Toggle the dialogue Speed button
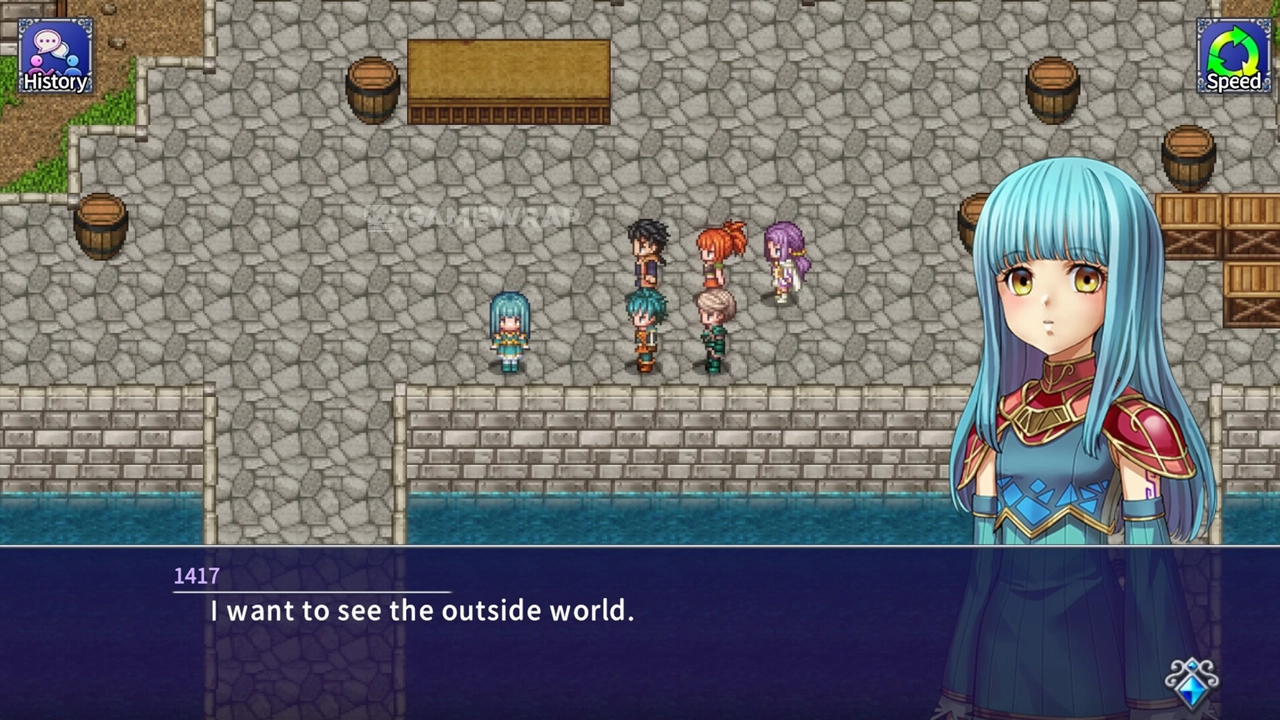Image resolution: width=1280 pixels, height=720 pixels. pos(1233,57)
